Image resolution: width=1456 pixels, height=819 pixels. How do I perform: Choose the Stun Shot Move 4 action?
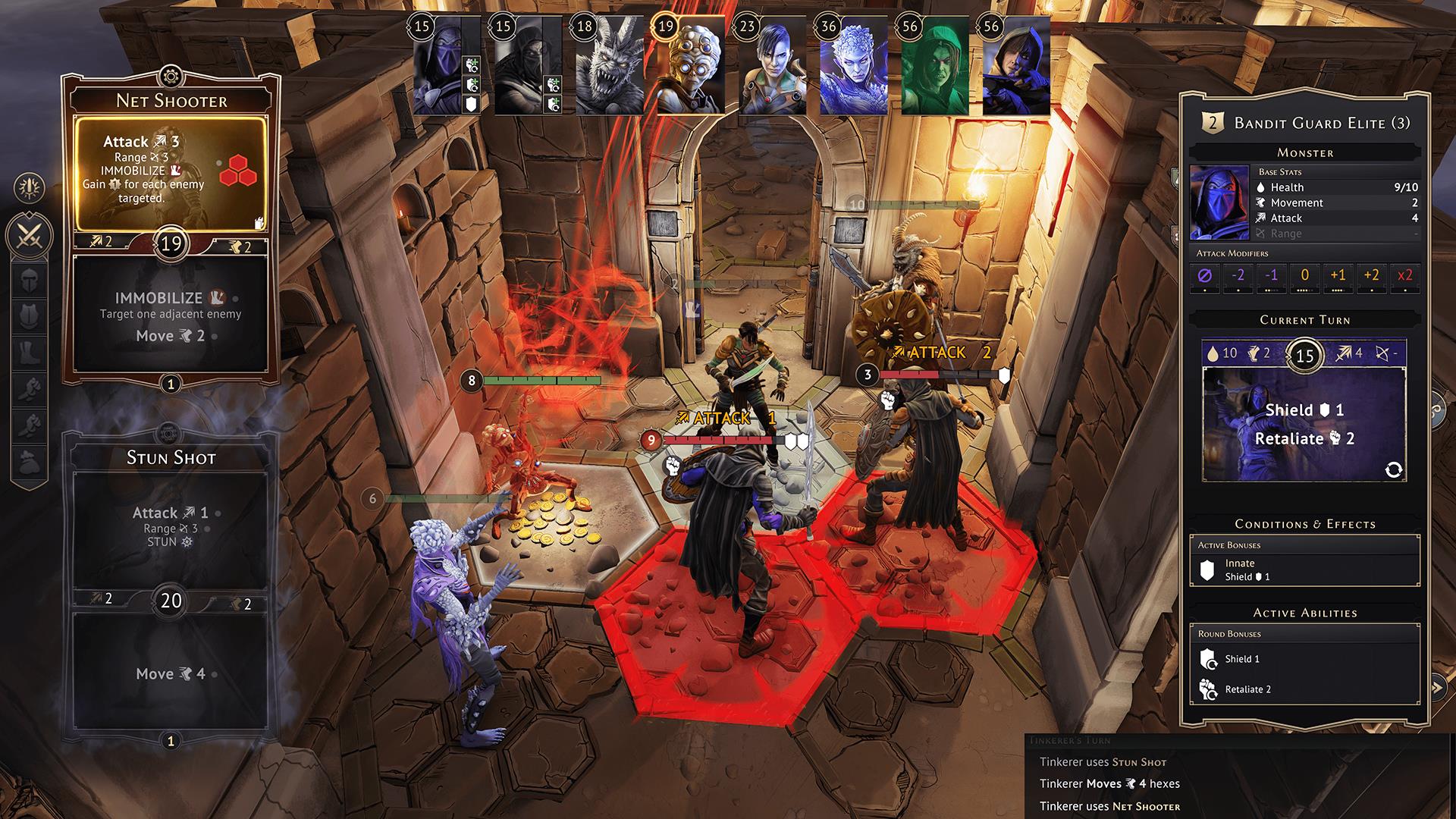171,673
